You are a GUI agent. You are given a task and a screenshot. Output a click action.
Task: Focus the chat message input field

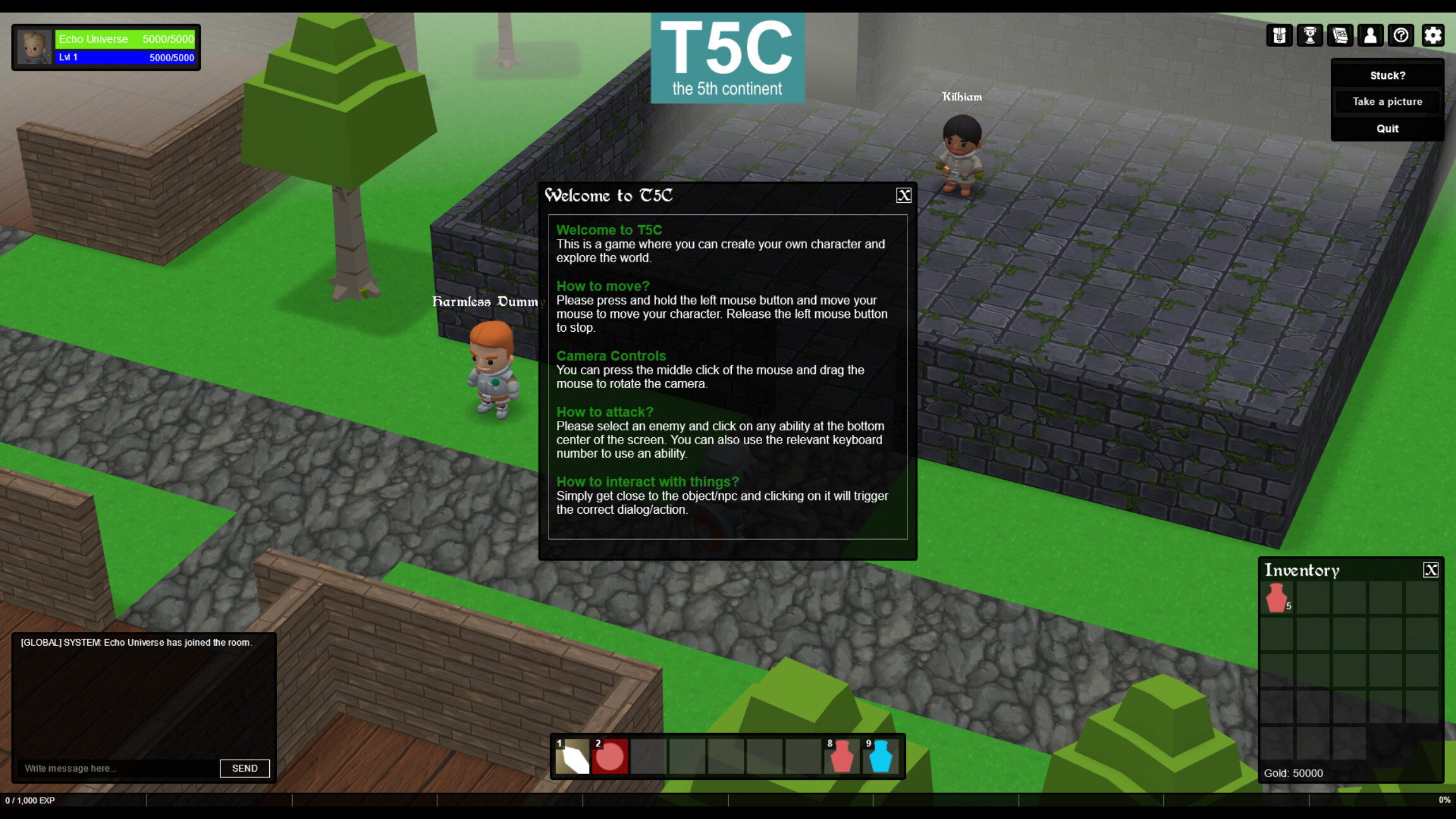pyautogui.click(x=118, y=768)
